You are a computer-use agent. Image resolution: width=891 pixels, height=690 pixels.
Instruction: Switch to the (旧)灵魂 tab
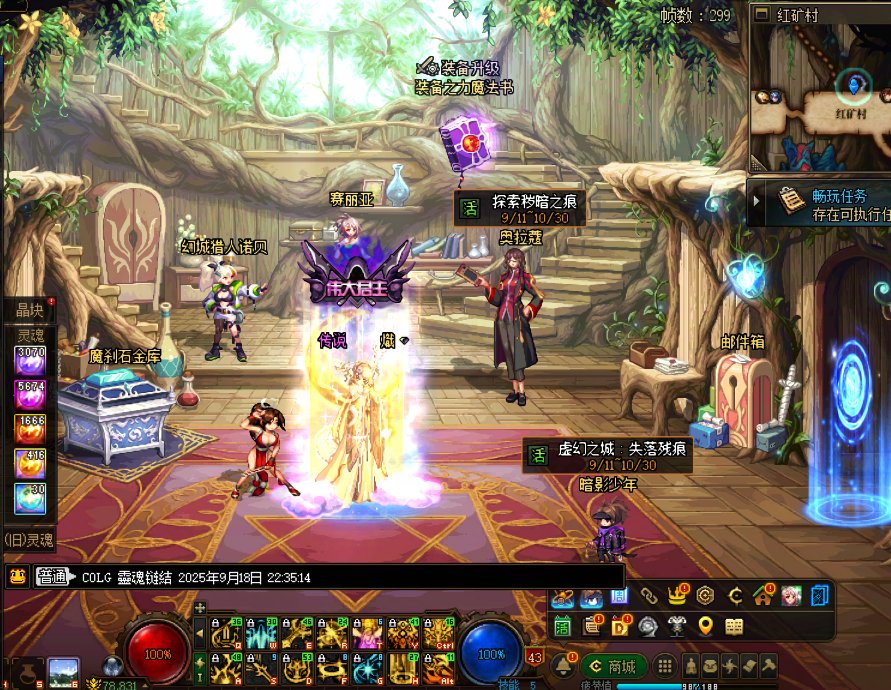(28, 540)
